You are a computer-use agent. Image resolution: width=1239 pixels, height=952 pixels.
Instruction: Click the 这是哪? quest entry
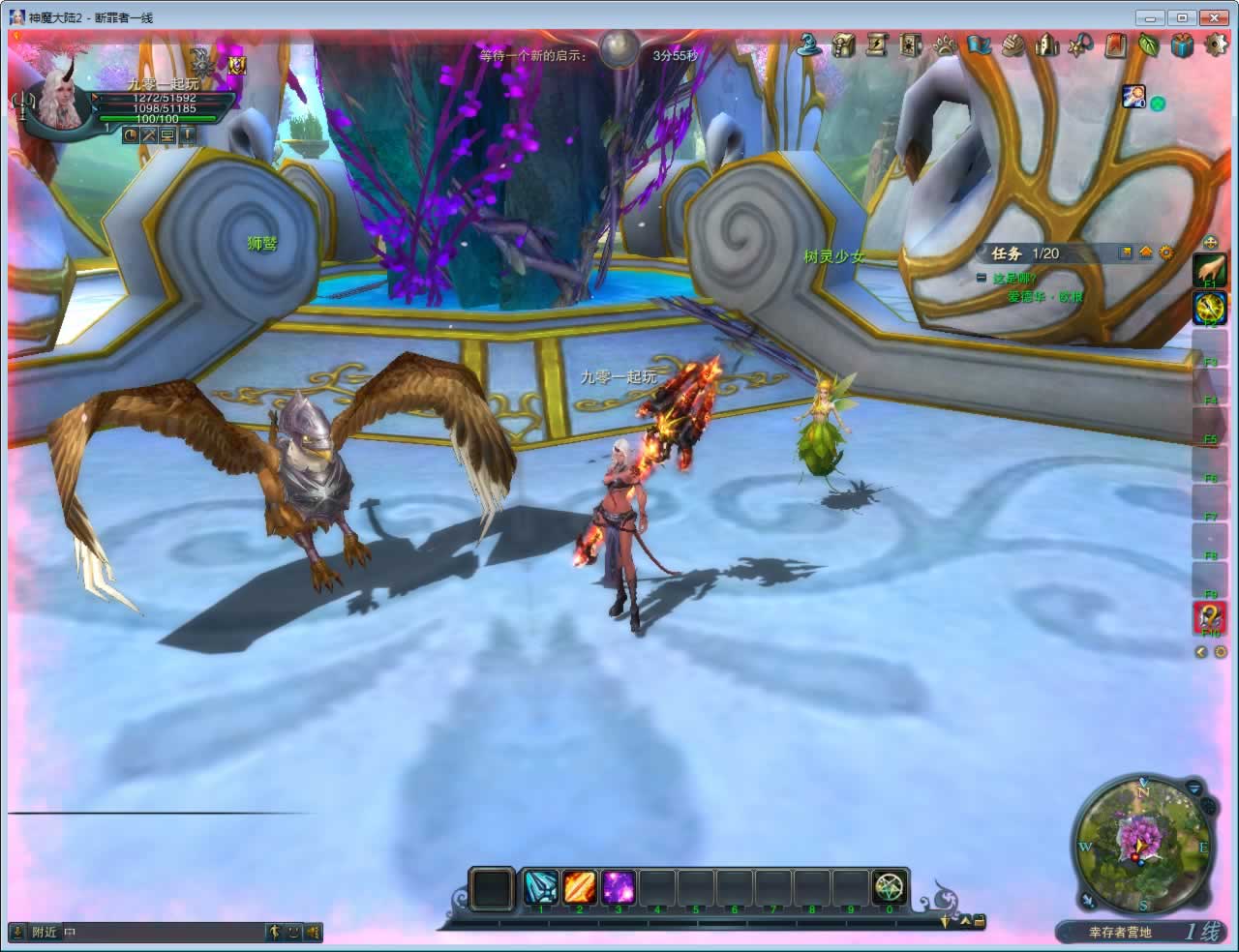tap(1013, 279)
